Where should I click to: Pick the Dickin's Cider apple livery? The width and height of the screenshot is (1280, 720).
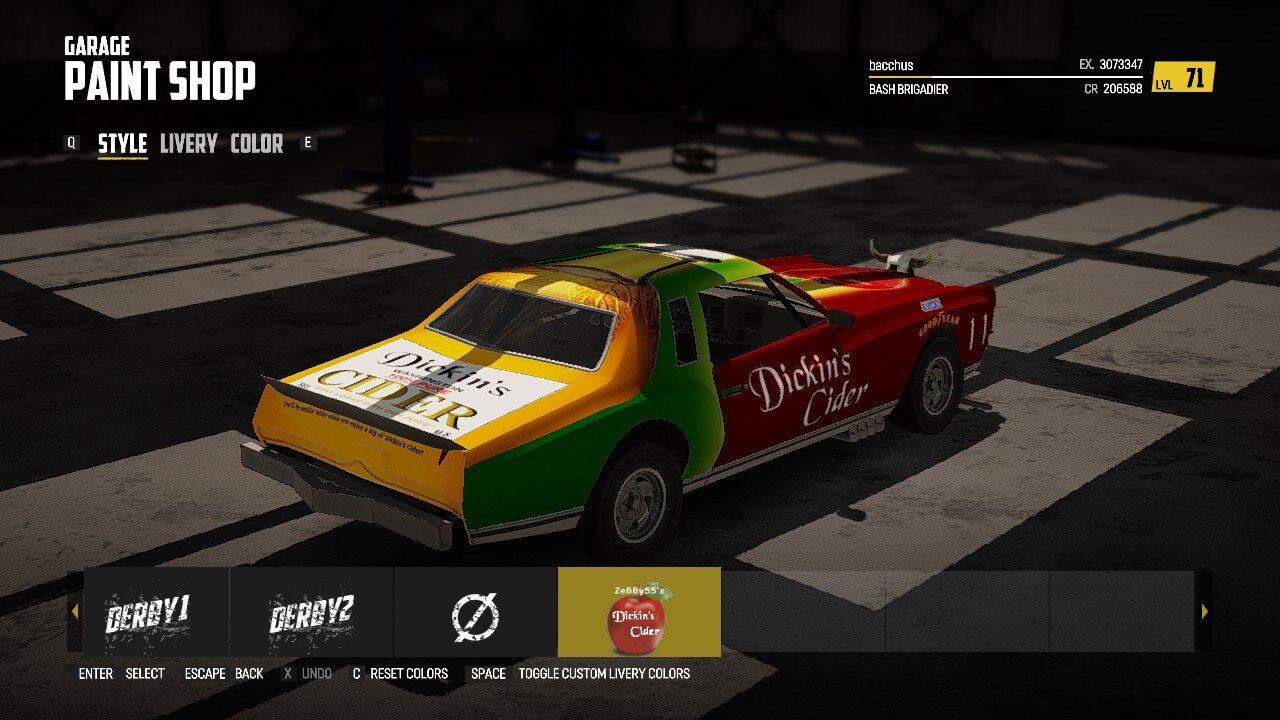point(639,612)
